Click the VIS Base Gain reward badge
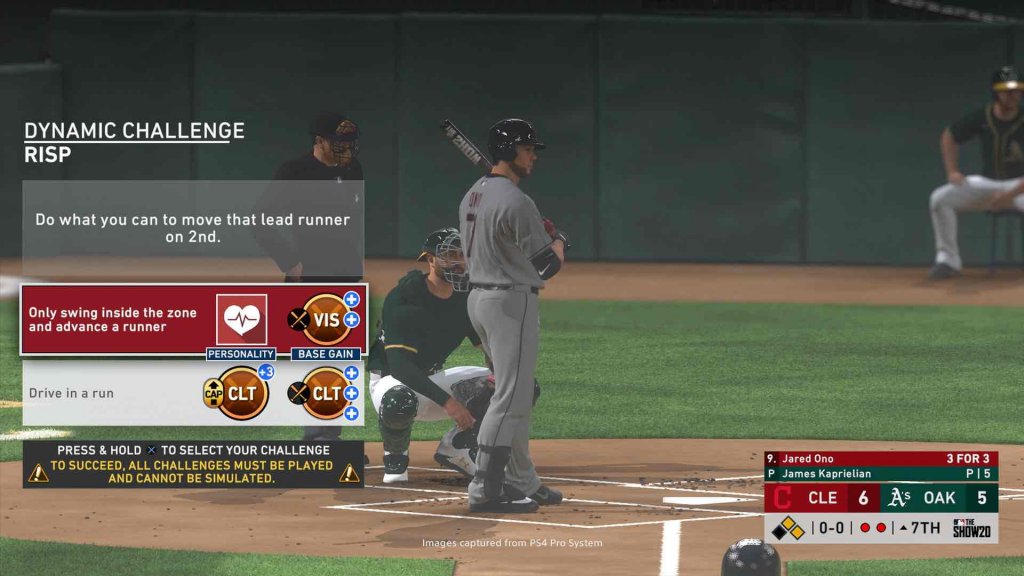Image resolution: width=1024 pixels, height=576 pixels. point(326,319)
